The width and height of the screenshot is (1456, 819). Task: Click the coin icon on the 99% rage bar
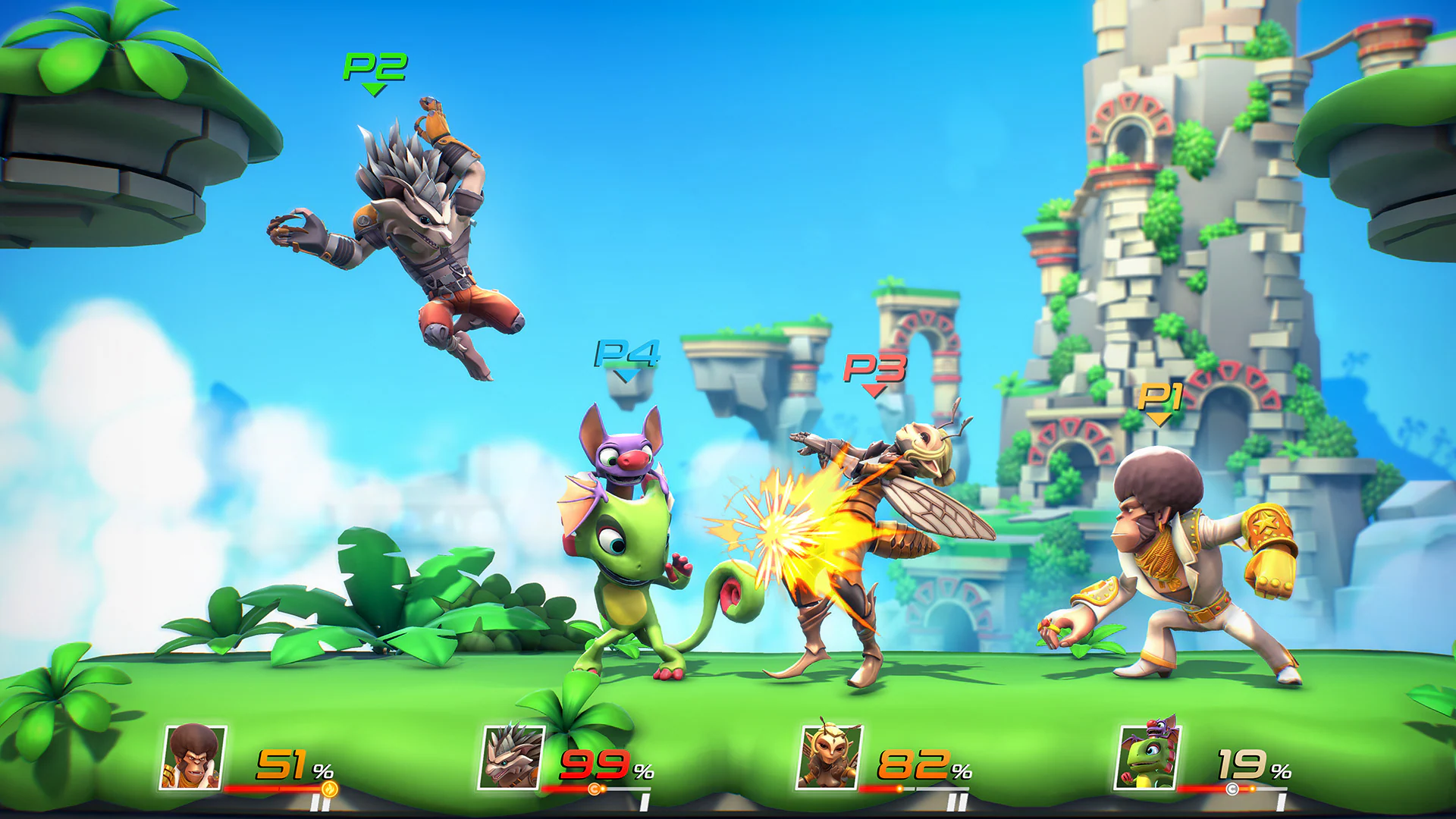coord(595,789)
